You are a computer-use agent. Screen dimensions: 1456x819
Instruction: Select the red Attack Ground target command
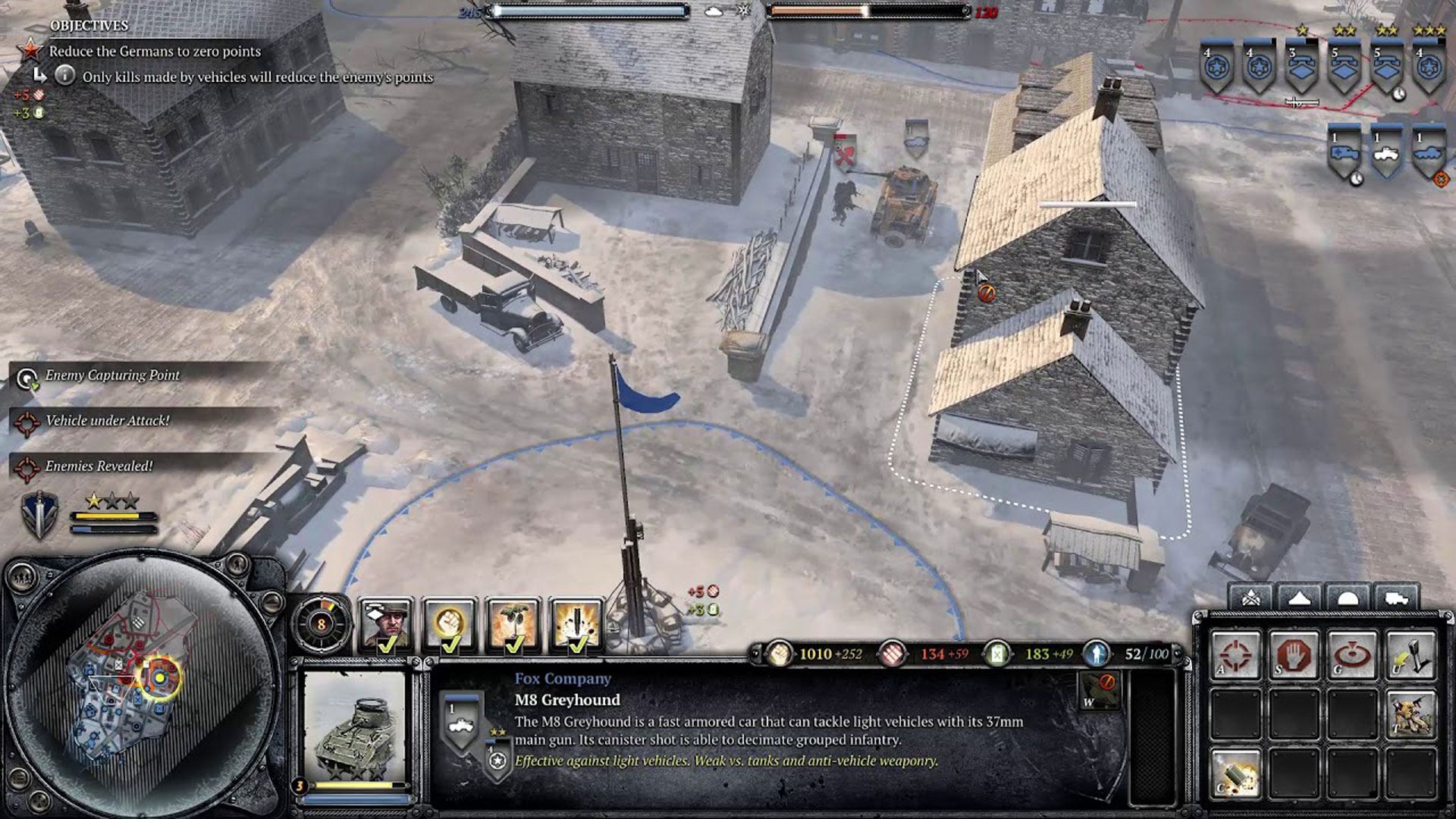(1352, 654)
